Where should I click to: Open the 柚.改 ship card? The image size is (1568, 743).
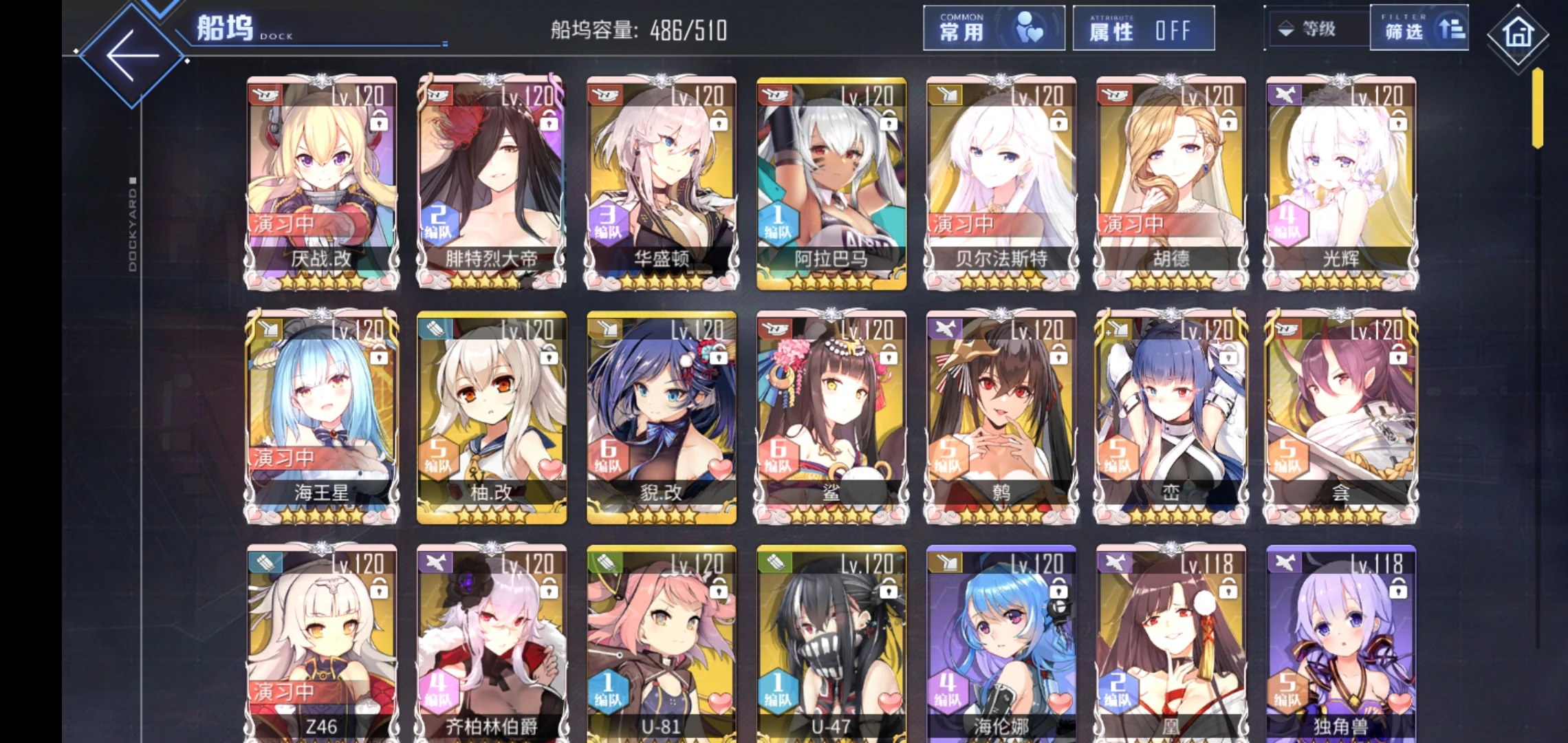pos(491,416)
